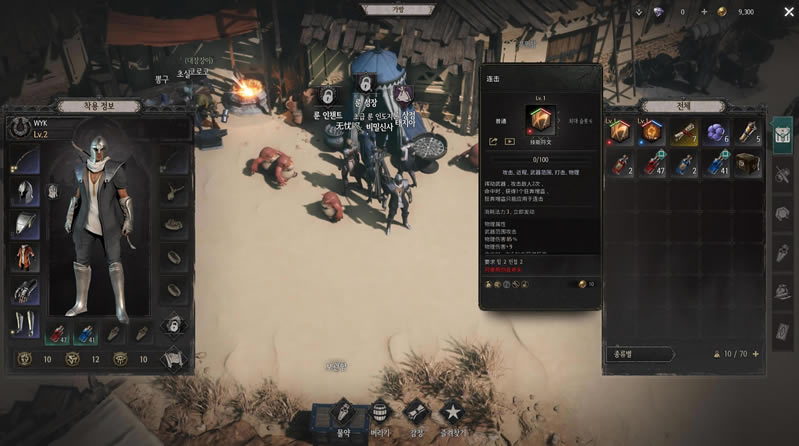Select the red potion stack of 47

tap(653, 164)
